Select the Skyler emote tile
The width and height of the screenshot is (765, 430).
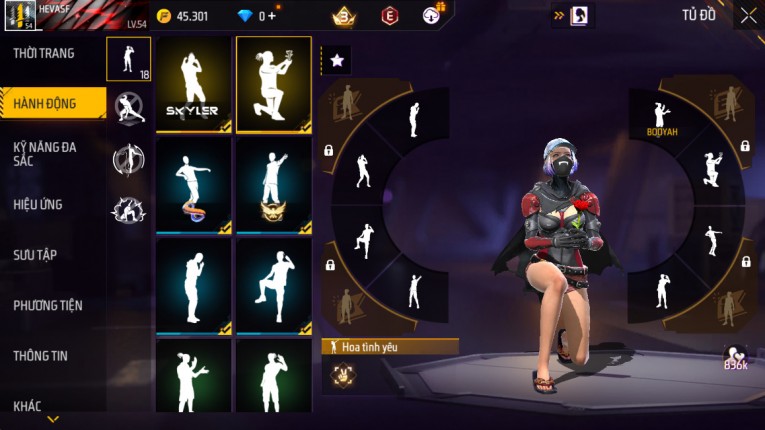pos(194,85)
